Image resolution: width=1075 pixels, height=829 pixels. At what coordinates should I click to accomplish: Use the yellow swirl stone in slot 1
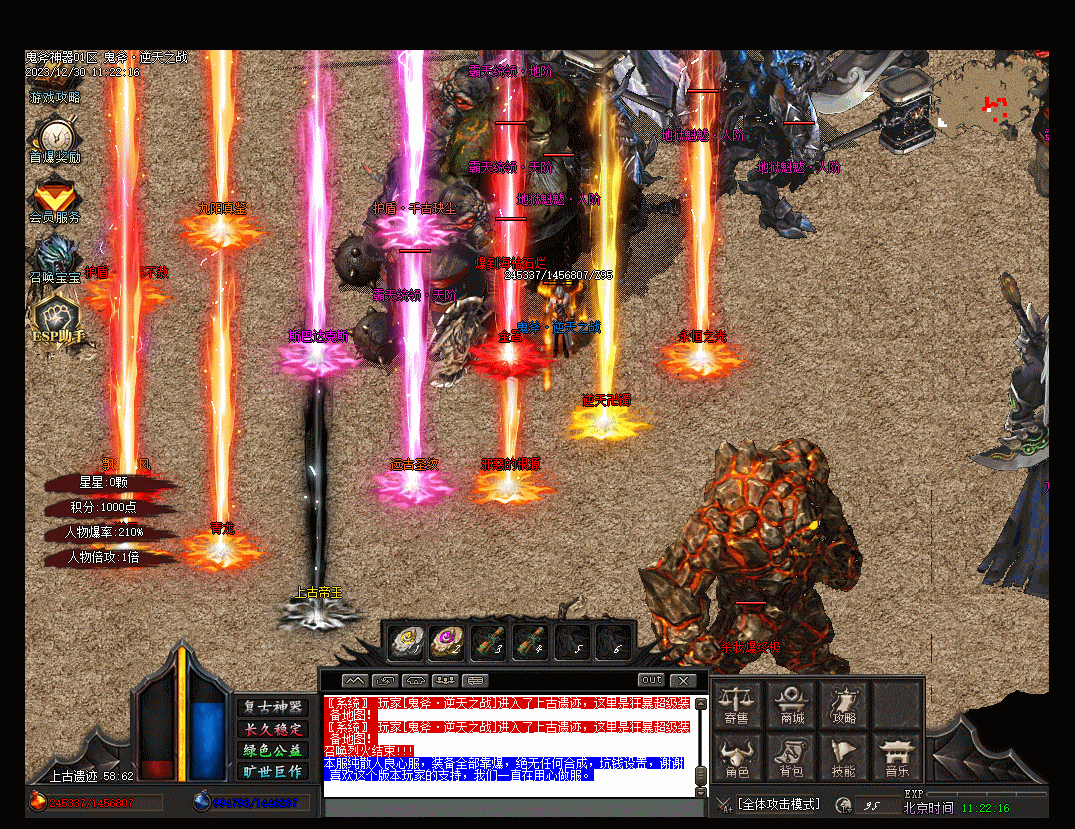click(x=405, y=641)
